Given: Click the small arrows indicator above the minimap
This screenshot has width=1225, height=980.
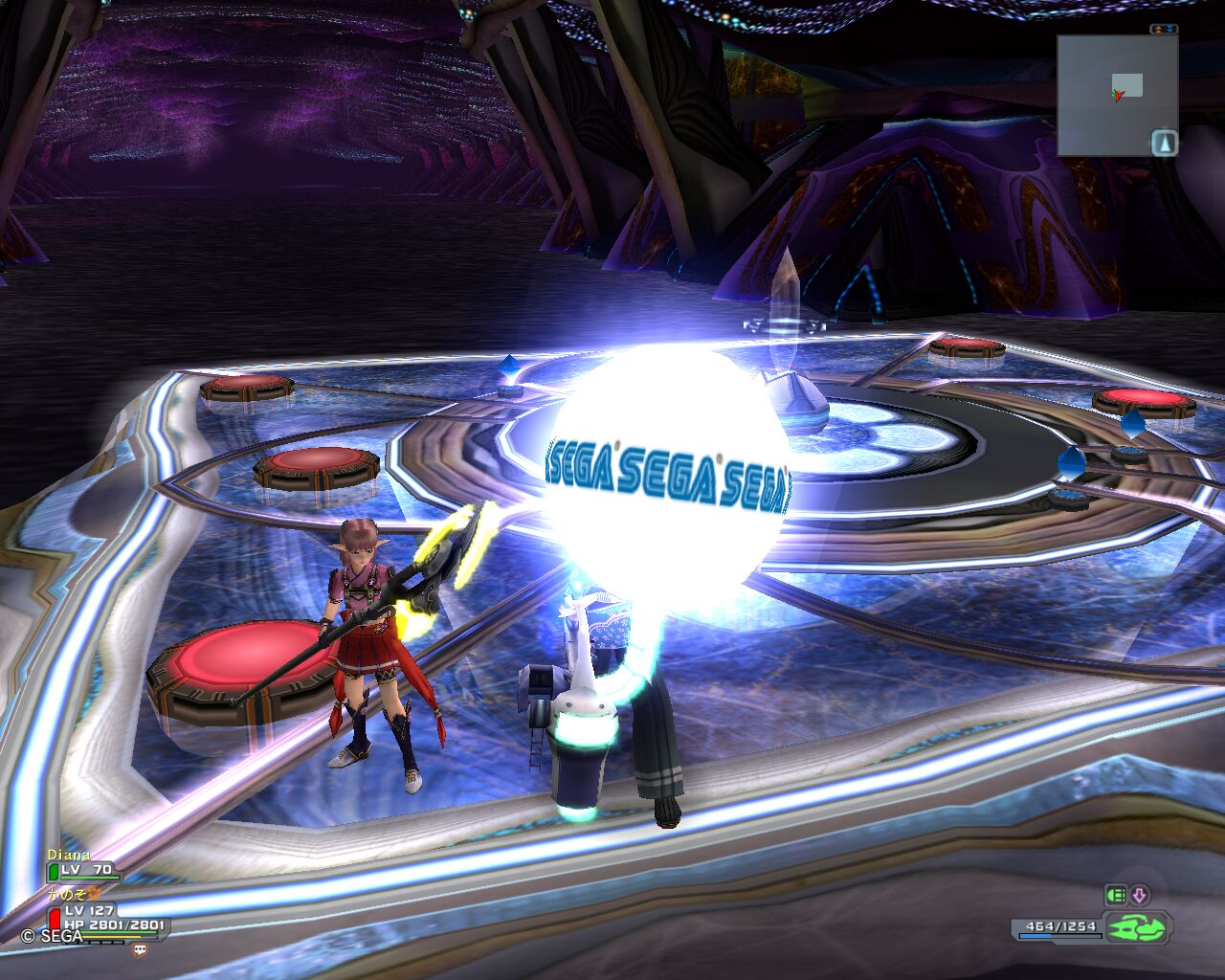Looking at the screenshot, I should (1164, 30).
